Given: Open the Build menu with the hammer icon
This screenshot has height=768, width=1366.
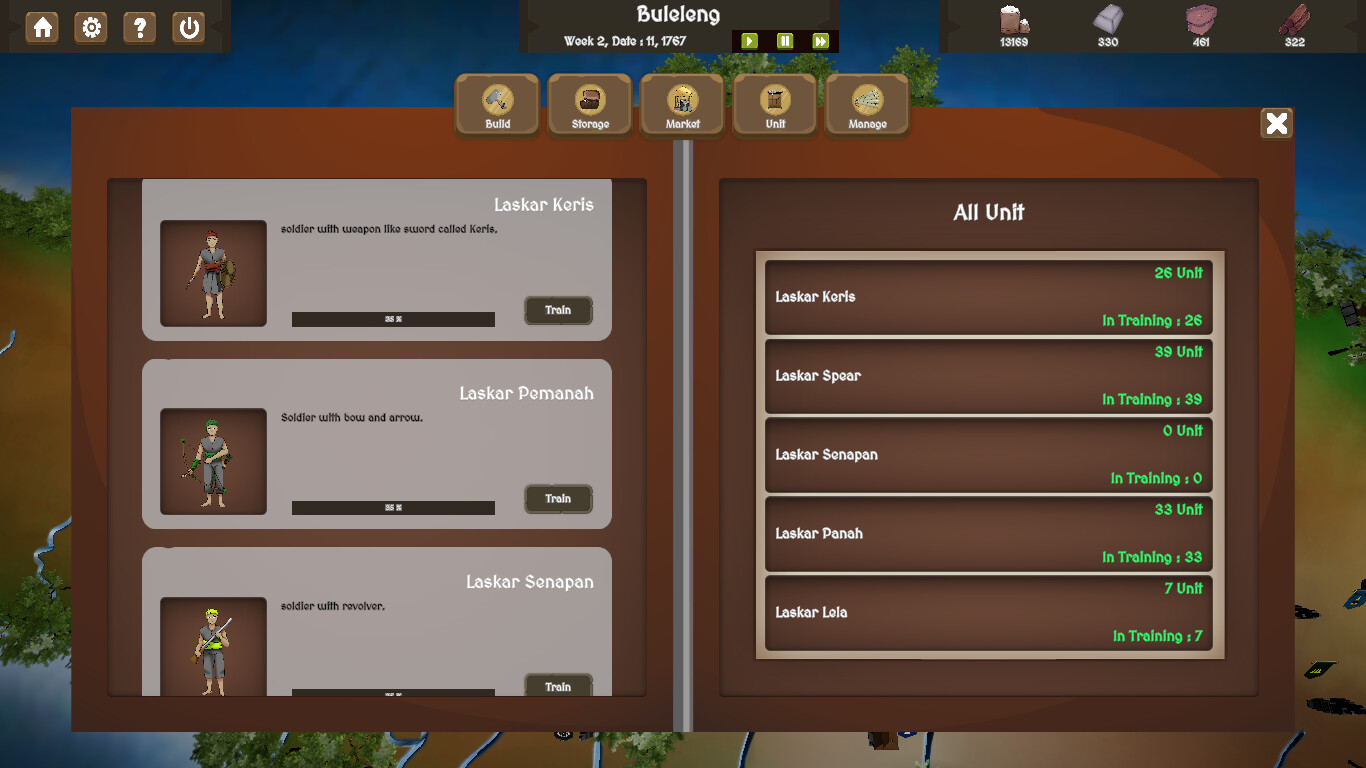Looking at the screenshot, I should (x=497, y=104).
